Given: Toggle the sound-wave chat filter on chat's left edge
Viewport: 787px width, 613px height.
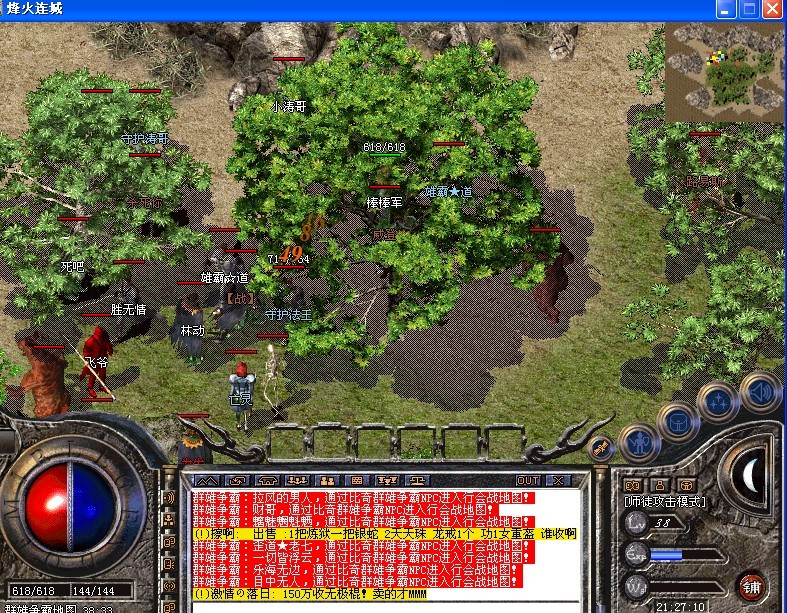Looking at the screenshot, I should [170, 497].
